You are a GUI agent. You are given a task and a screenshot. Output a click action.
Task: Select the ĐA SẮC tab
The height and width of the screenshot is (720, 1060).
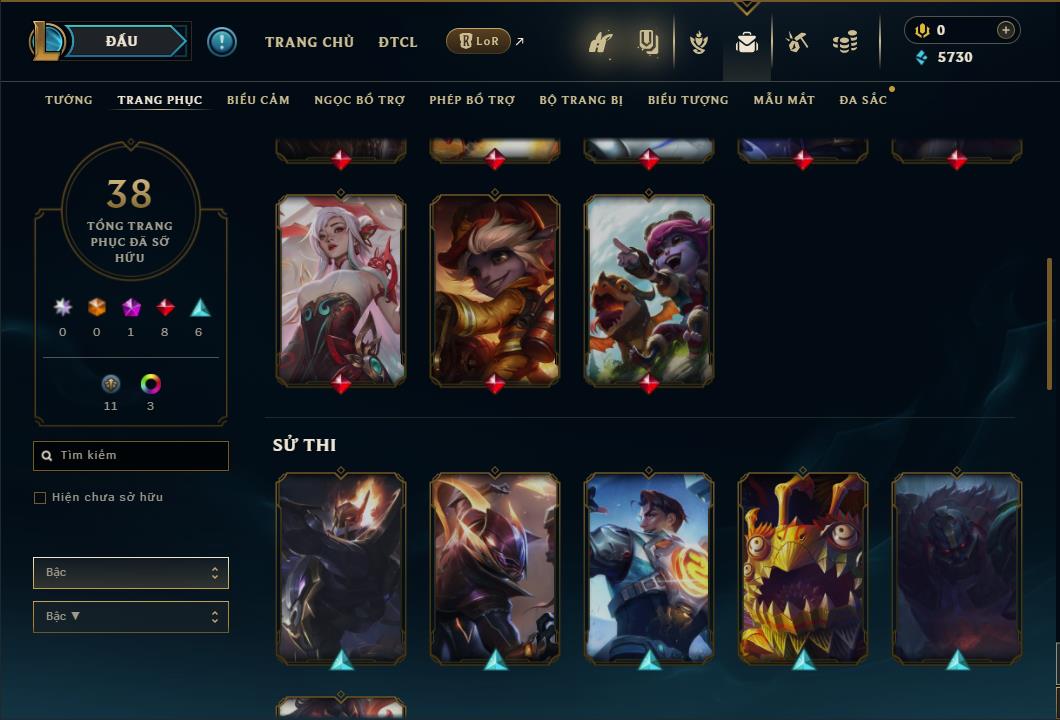[863, 100]
